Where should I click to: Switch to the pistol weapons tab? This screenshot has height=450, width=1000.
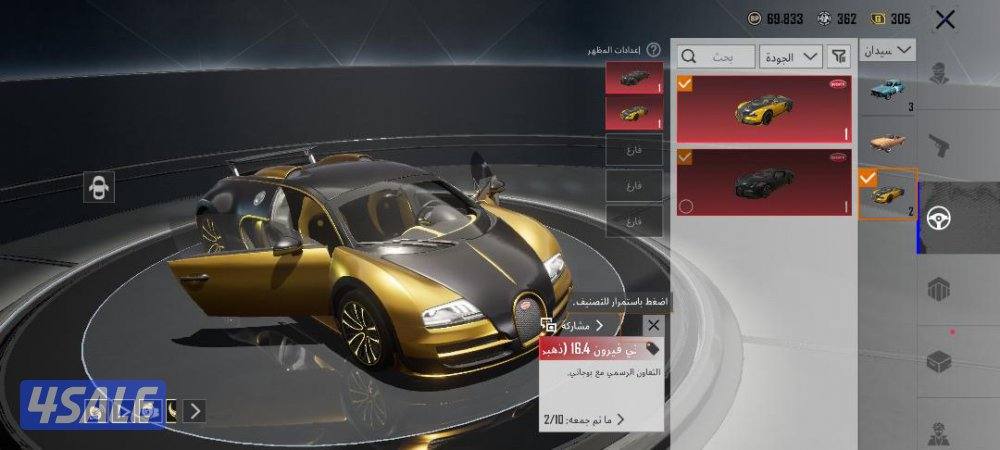[940, 146]
